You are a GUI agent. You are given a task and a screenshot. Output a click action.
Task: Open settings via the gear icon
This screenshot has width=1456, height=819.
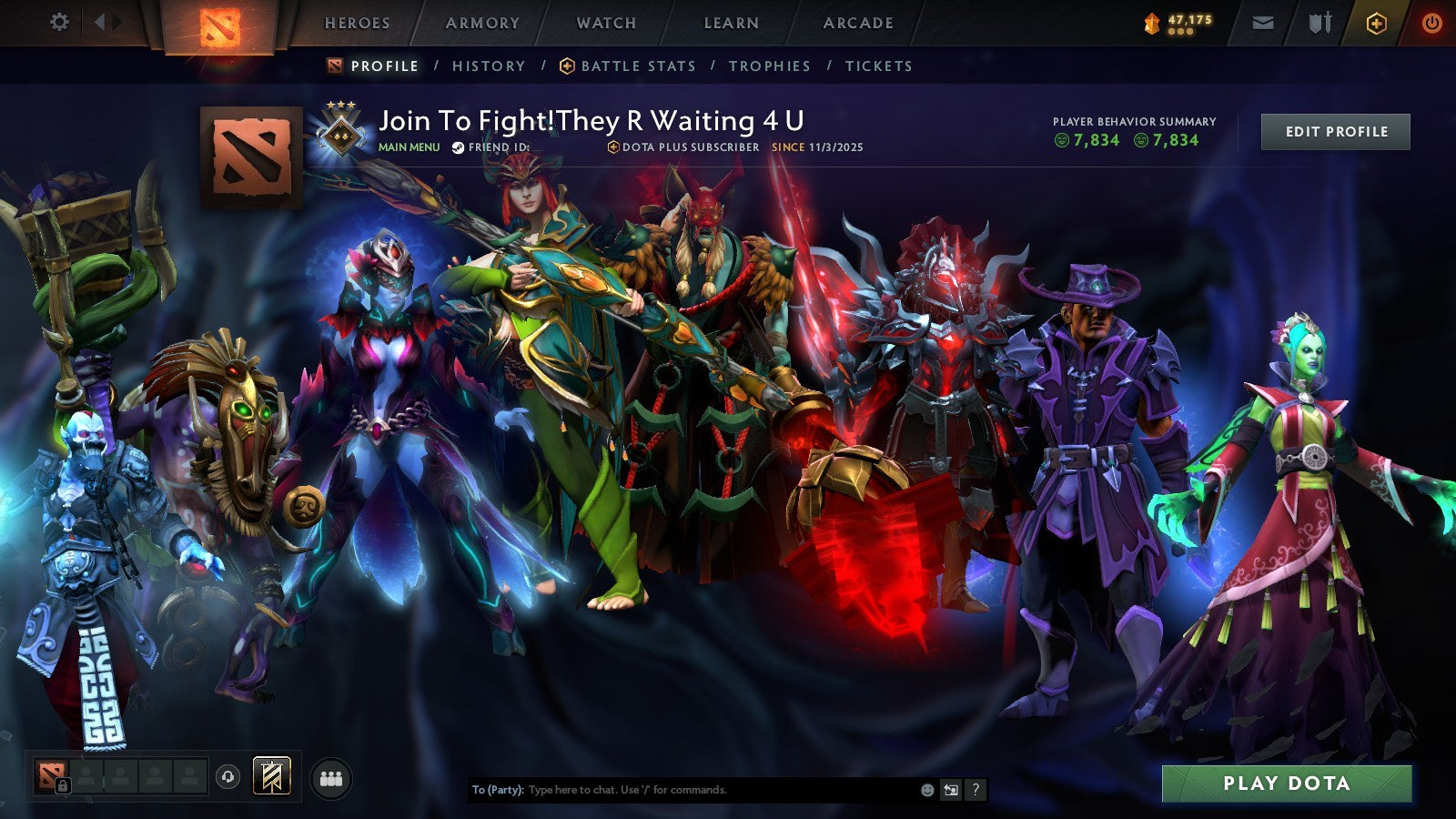click(60, 23)
